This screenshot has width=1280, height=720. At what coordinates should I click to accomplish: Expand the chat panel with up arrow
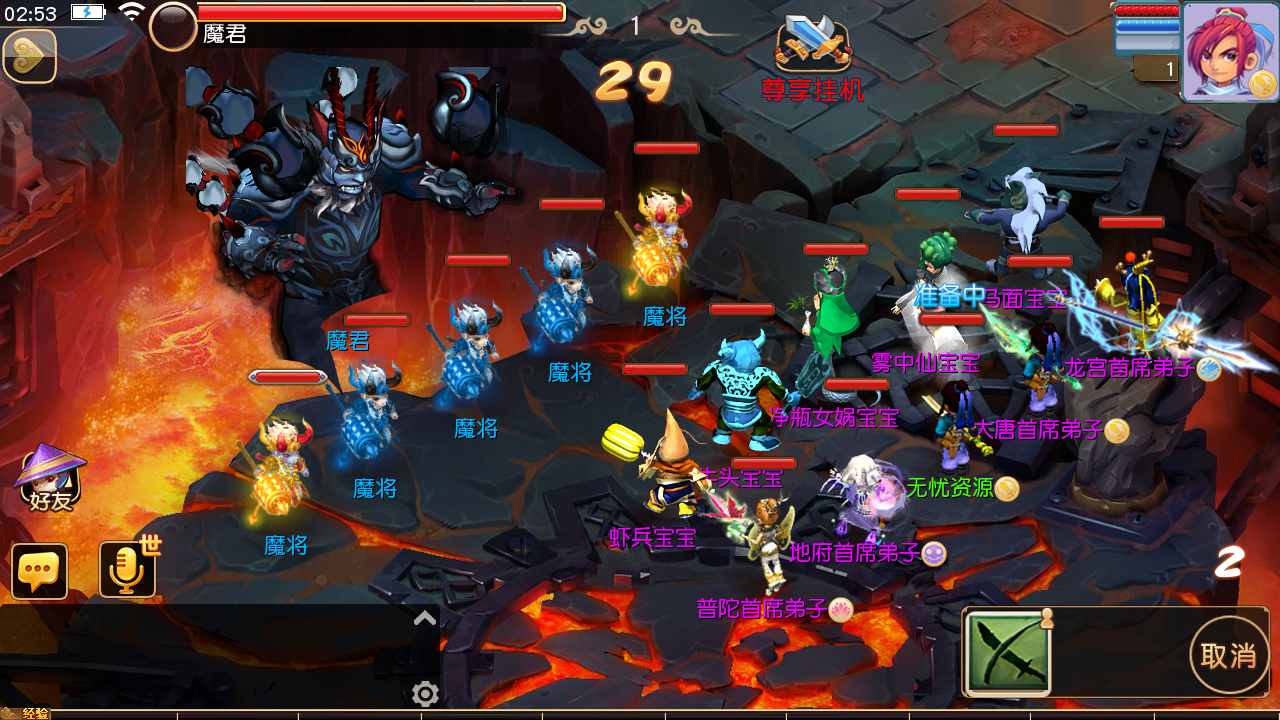(425, 618)
